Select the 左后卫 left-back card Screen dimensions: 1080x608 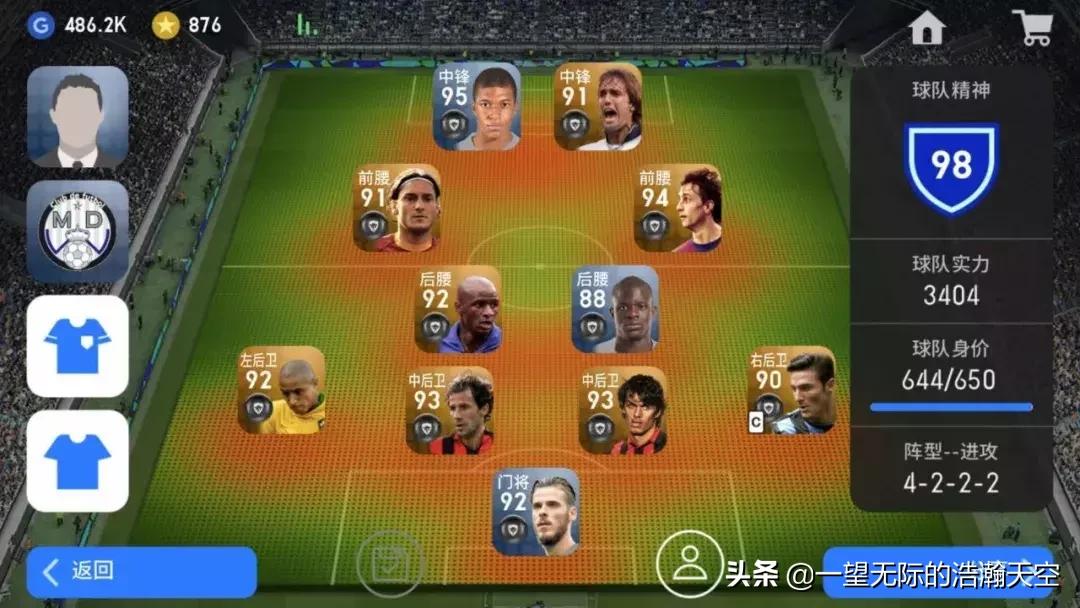point(281,390)
